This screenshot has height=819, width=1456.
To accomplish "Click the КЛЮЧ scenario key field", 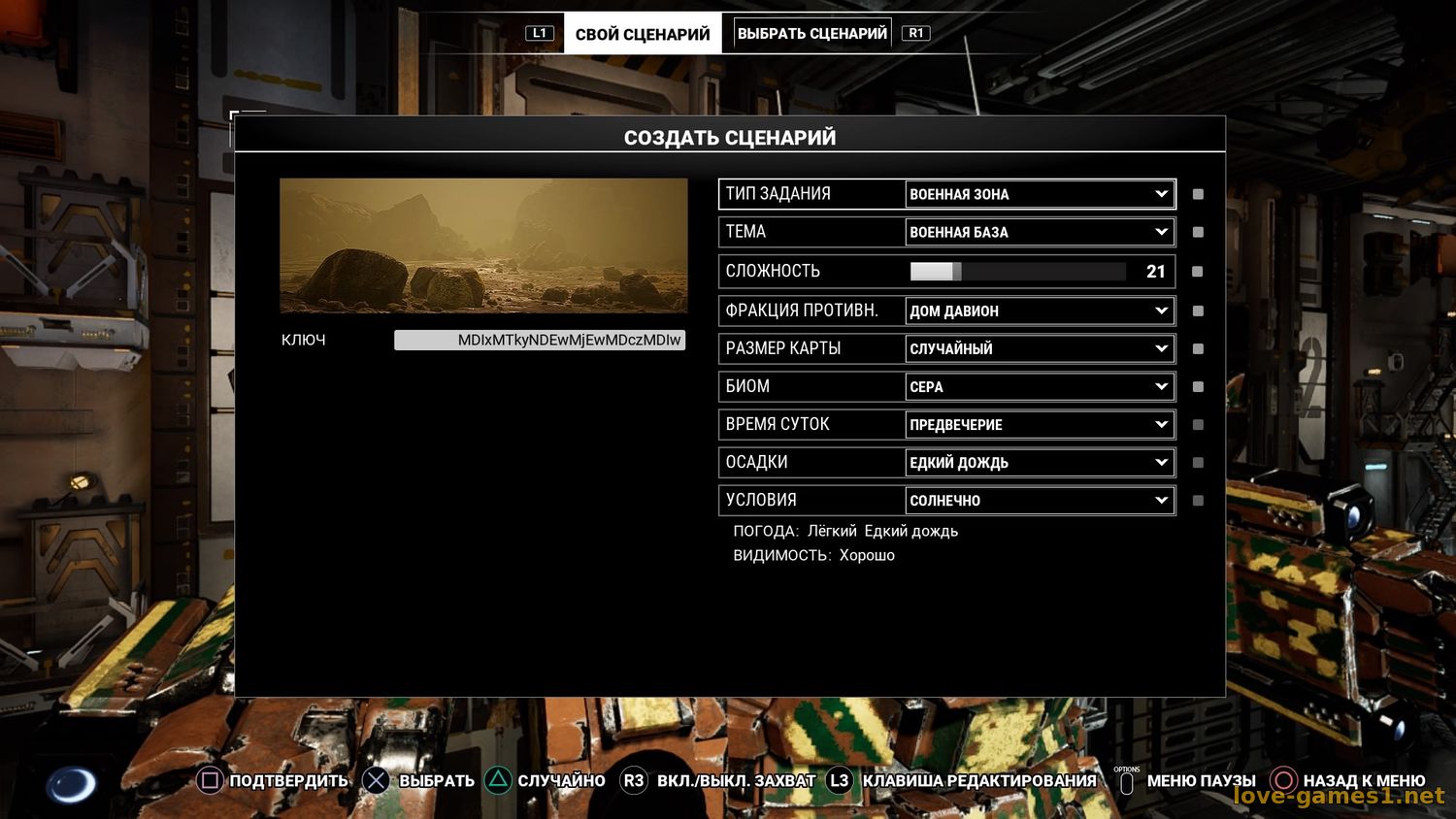I will (x=540, y=340).
